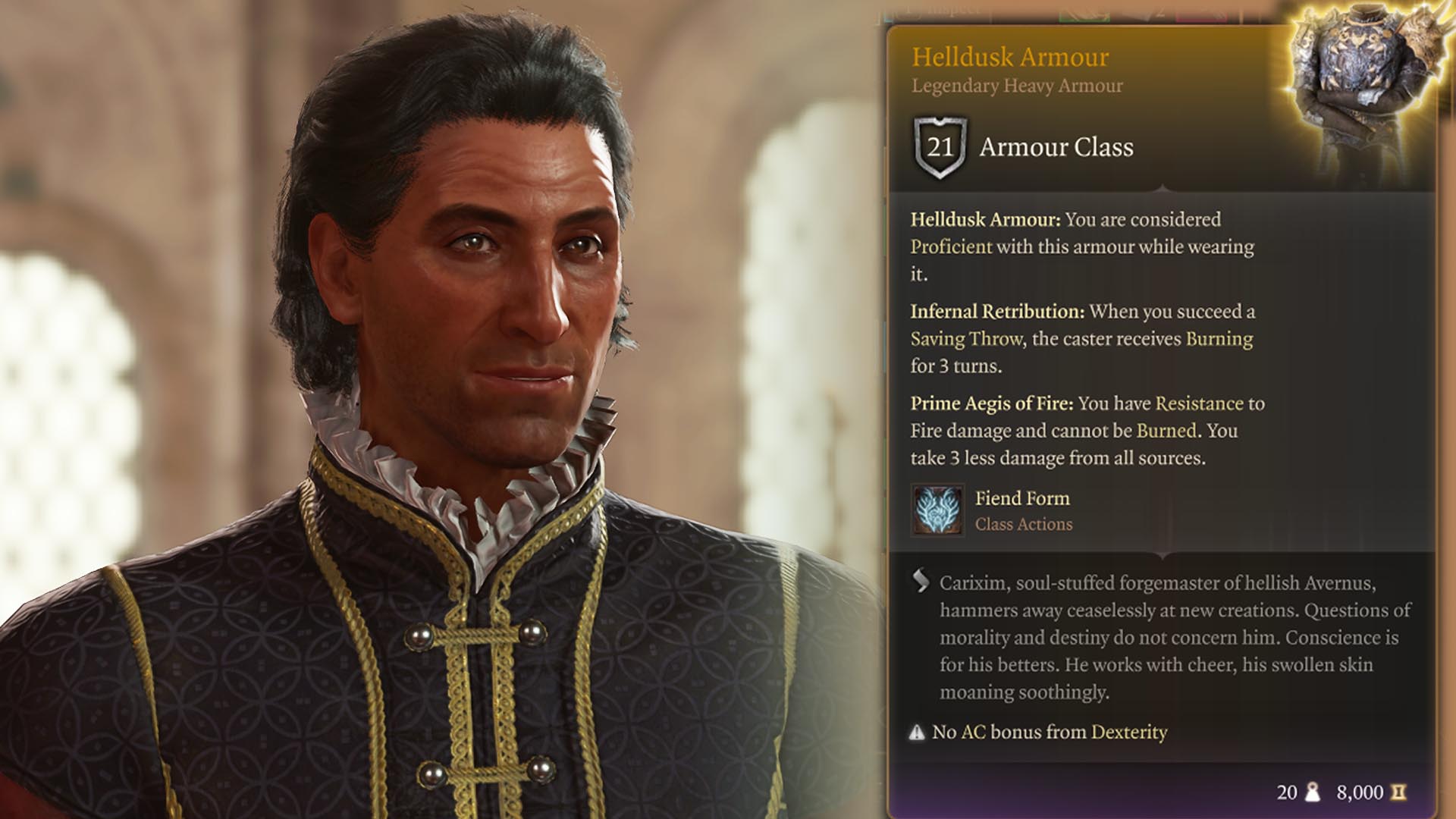1456x819 pixels.
Task: Click the Fiend Form ability icon
Action: pyautogui.click(x=937, y=510)
